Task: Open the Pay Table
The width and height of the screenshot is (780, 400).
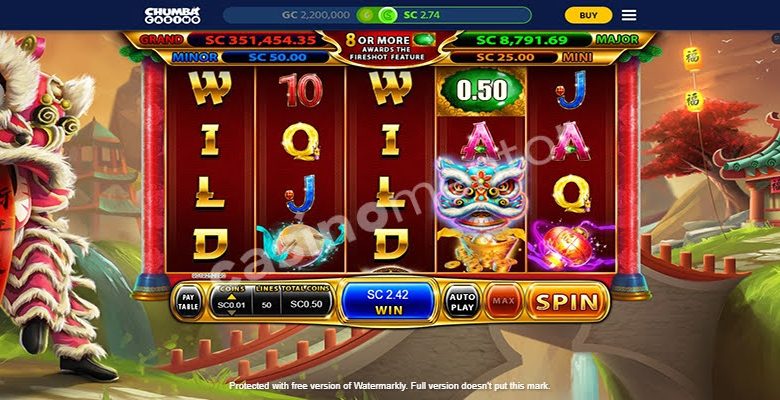Action: 187,302
